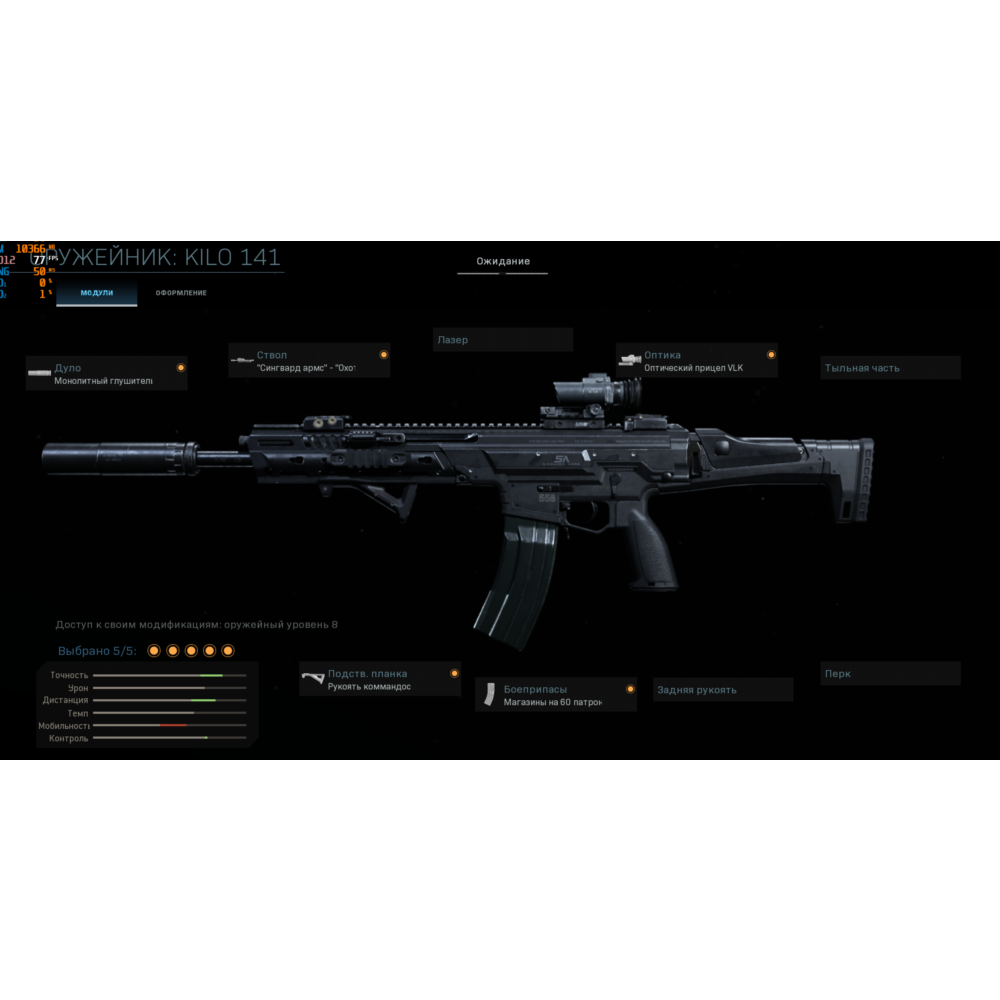Open the Подств. планка underbarrel slot
This screenshot has width=1000, height=1000.
click(x=380, y=680)
